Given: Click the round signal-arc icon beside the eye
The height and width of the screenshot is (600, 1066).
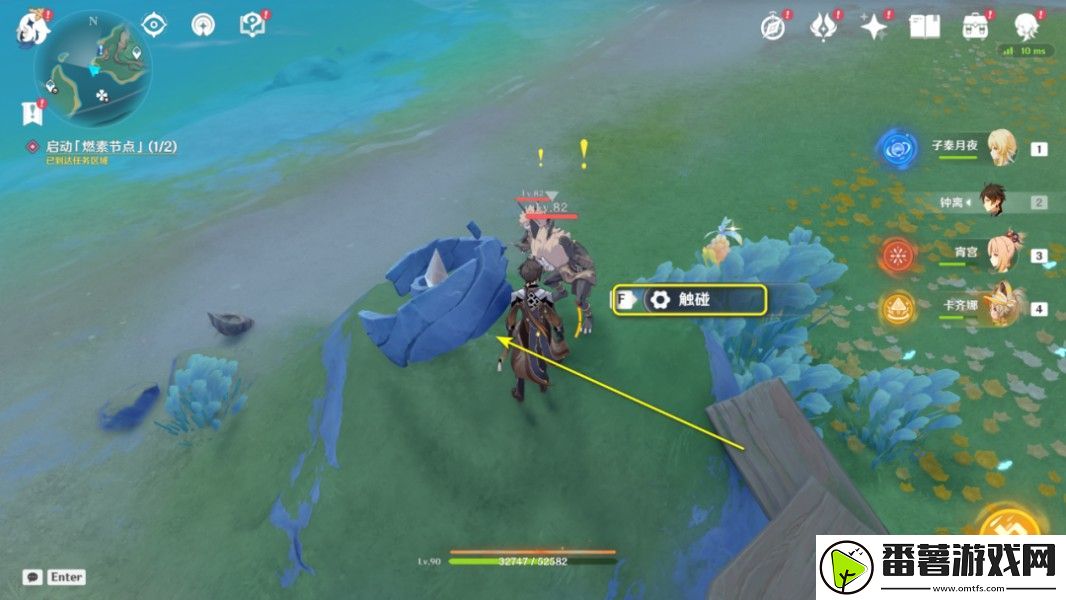Looking at the screenshot, I should [x=203, y=26].
